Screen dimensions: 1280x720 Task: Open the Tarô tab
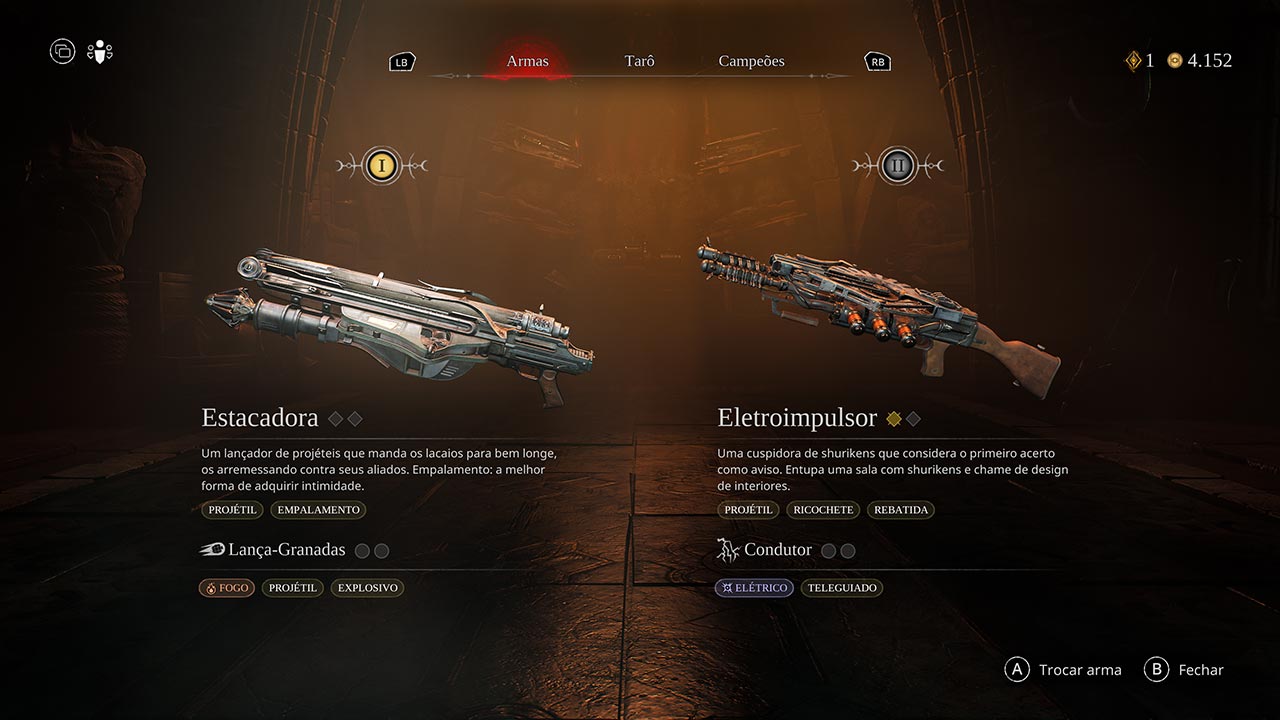point(639,61)
